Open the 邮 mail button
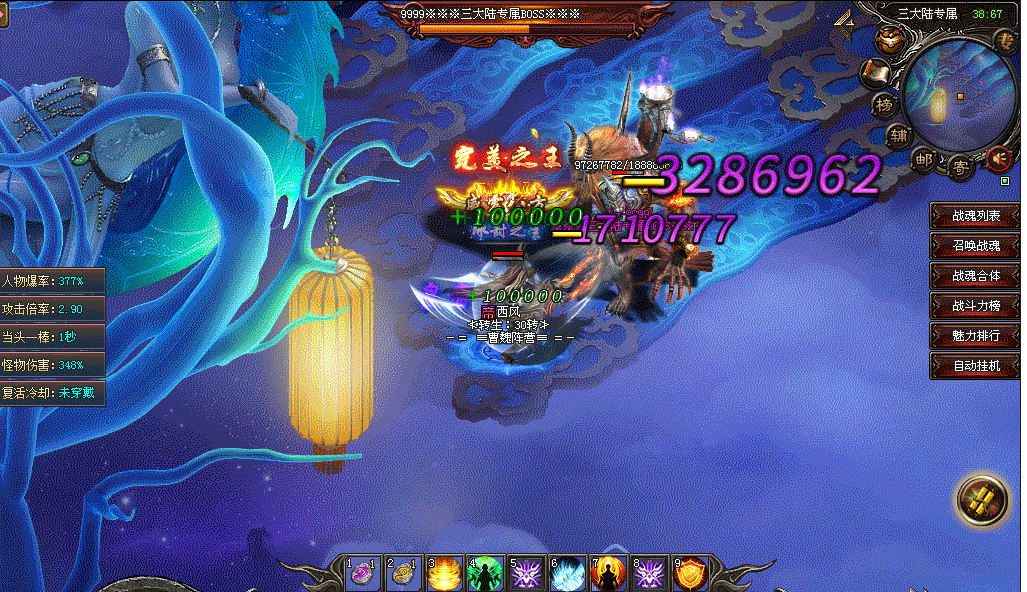The width and height of the screenshot is (1027, 592). click(925, 159)
